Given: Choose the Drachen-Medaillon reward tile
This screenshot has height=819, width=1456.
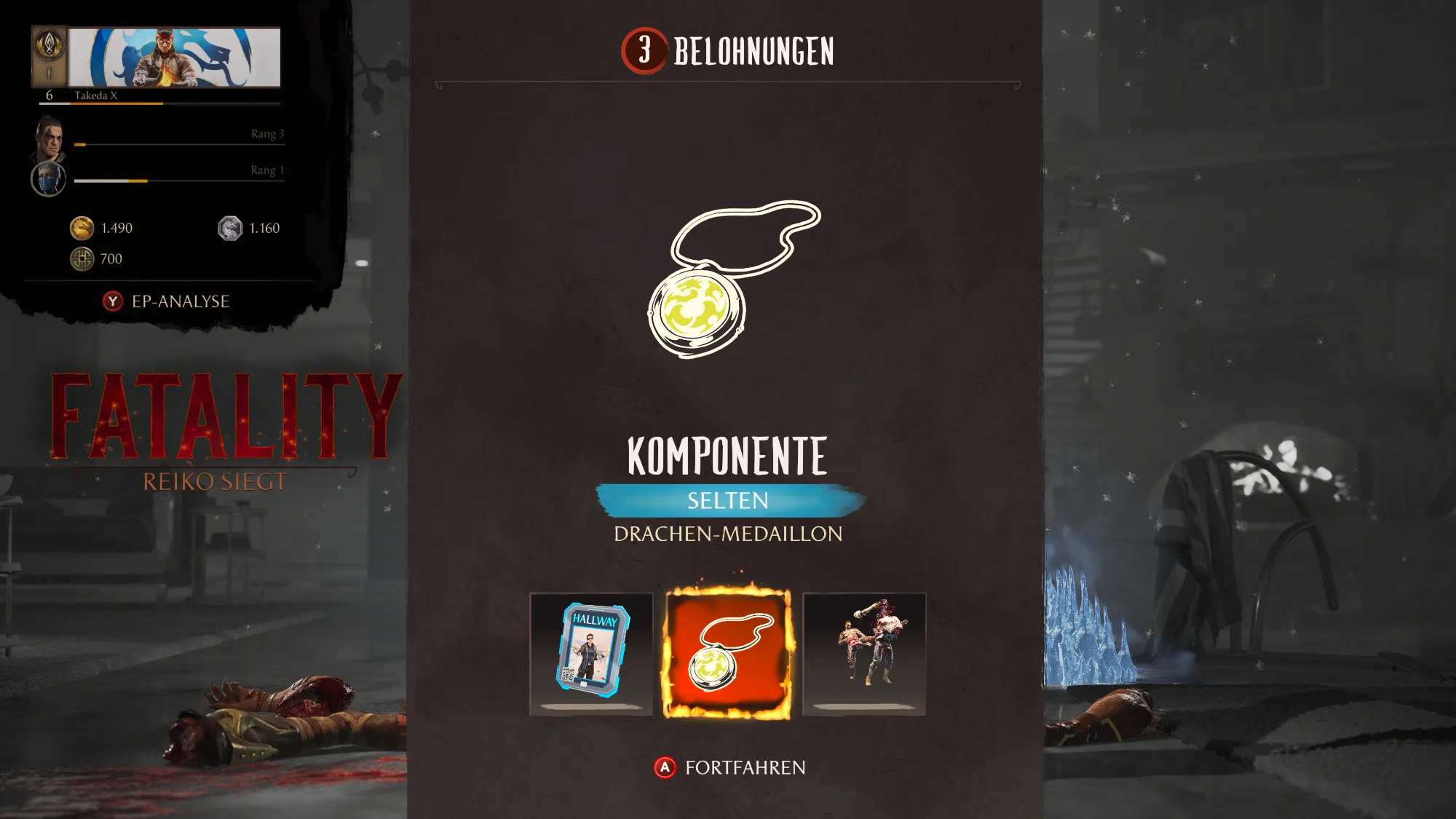Looking at the screenshot, I should pyautogui.click(x=727, y=653).
